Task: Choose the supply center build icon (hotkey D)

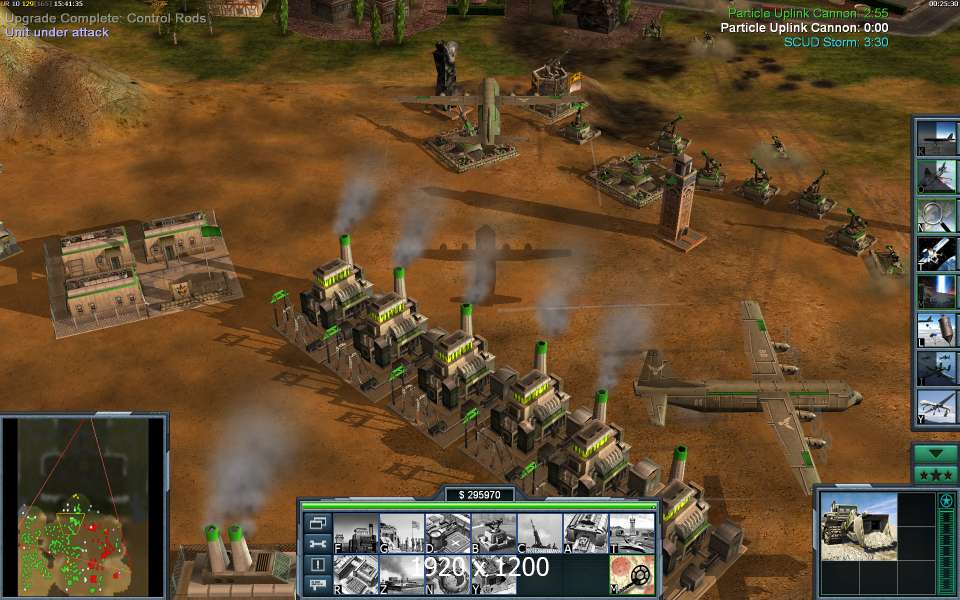Action: (447, 533)
